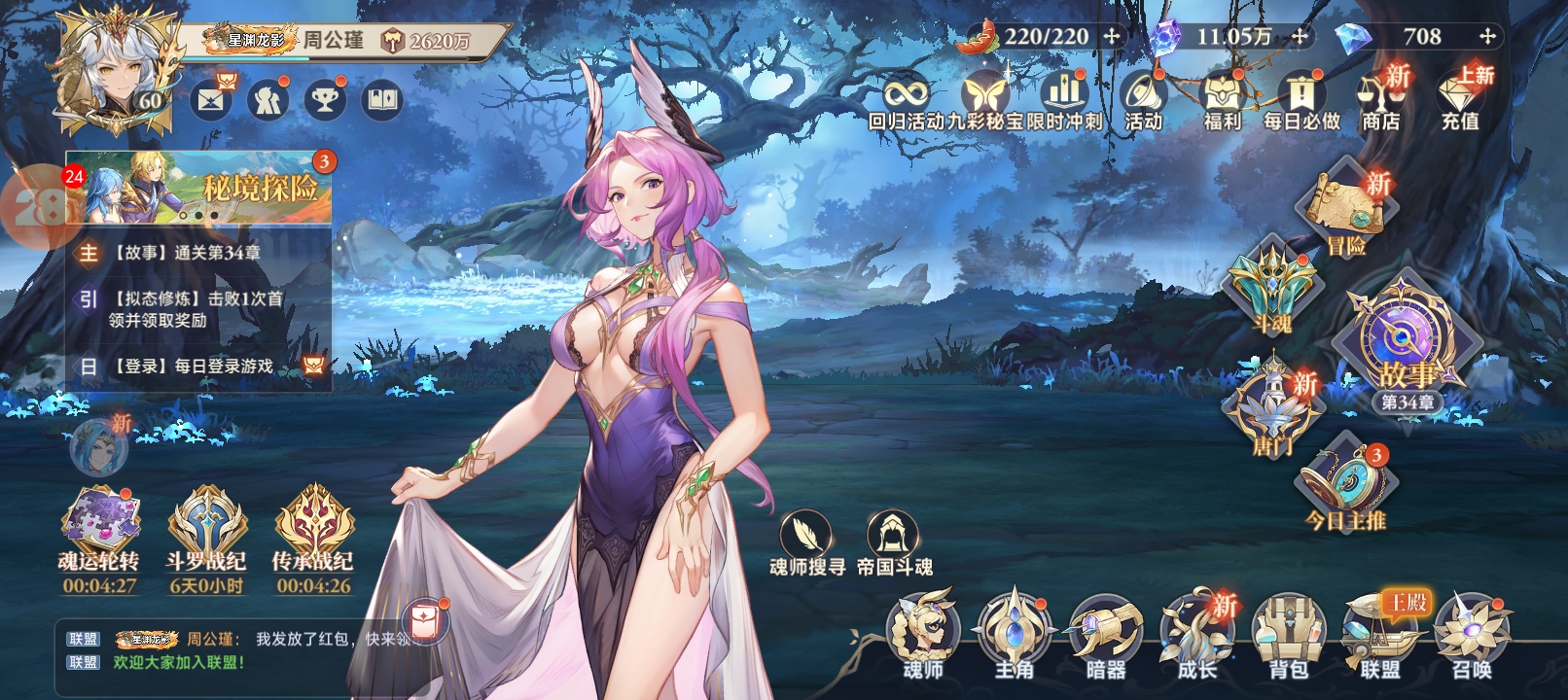Open the 商店 shop

click(x=1380, y=99)
